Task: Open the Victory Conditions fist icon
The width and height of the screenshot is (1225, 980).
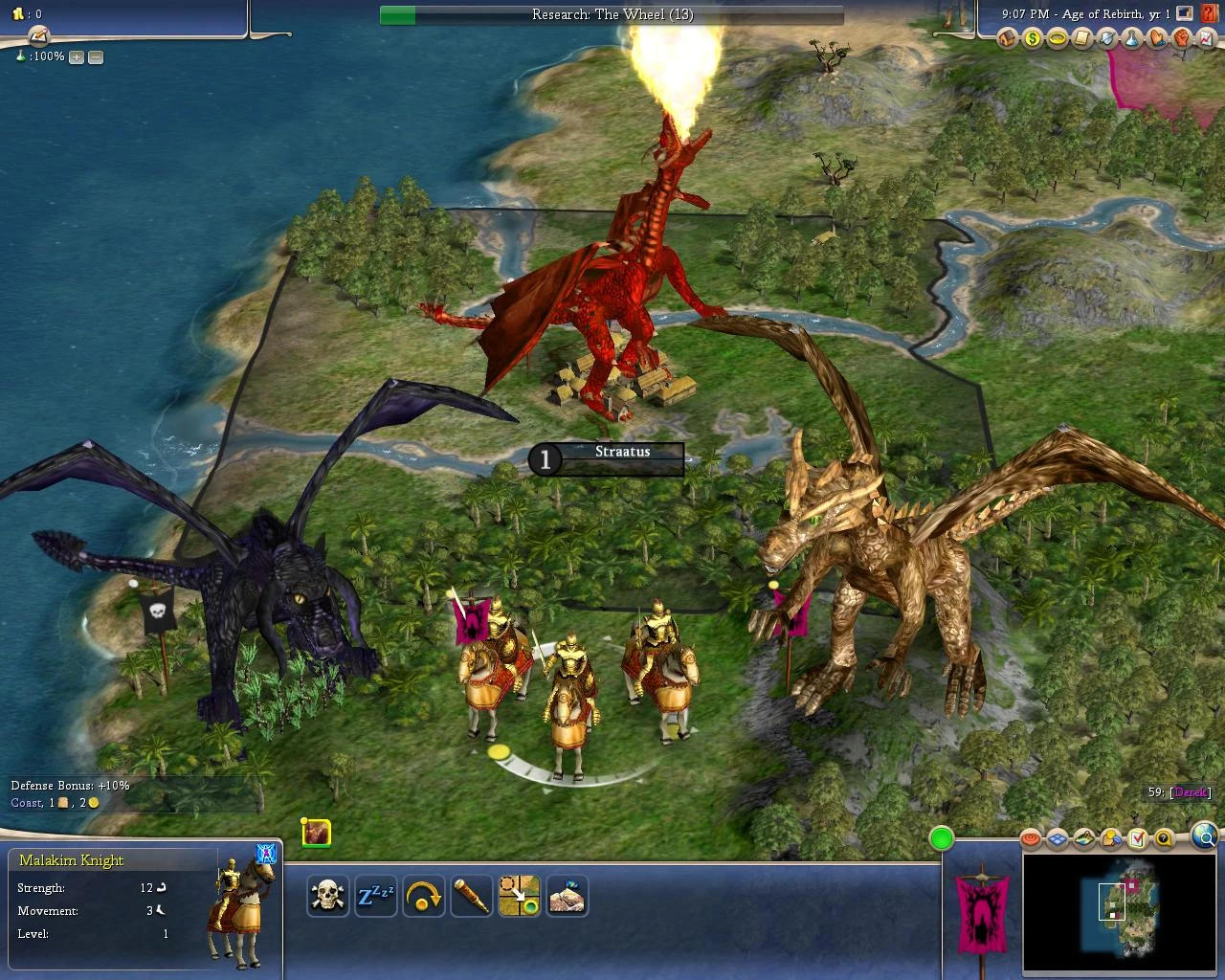Action: coord(1182,38)
